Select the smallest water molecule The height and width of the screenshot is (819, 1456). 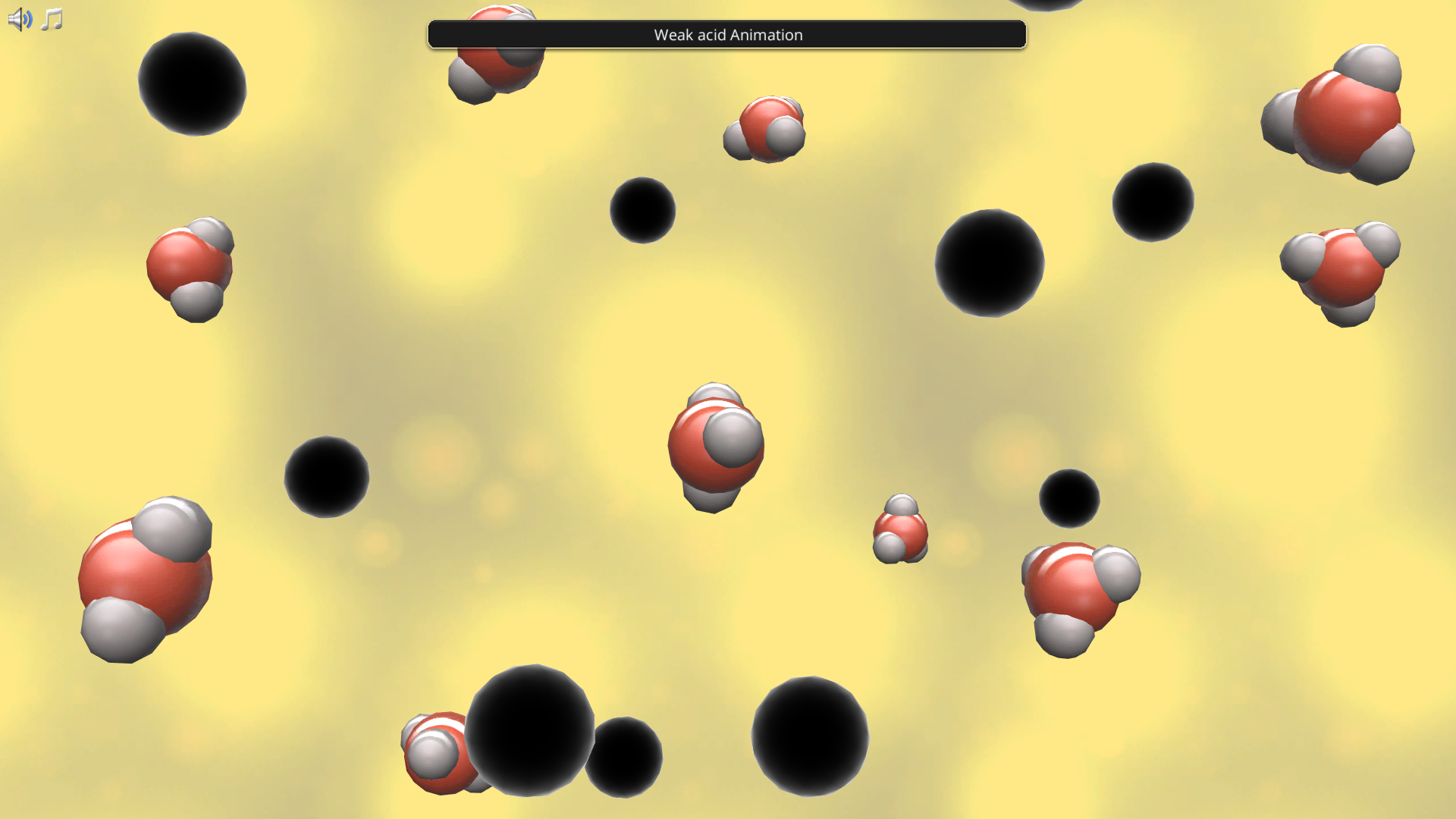click(902, 527)
